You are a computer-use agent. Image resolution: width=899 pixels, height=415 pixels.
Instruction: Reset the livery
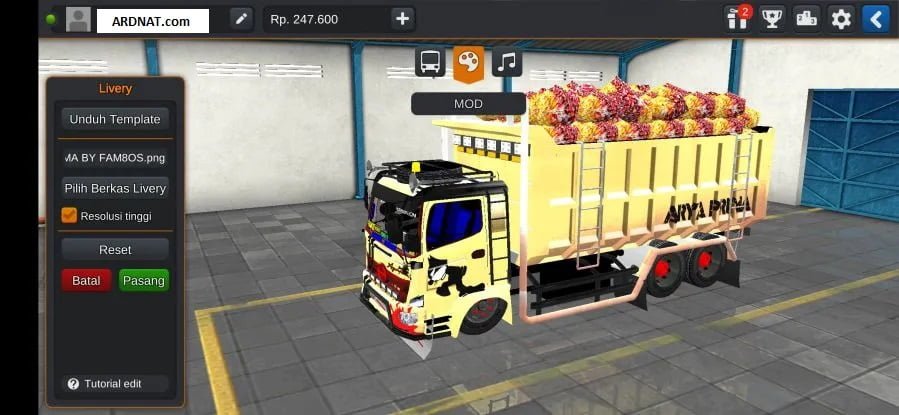click(114, 249)
